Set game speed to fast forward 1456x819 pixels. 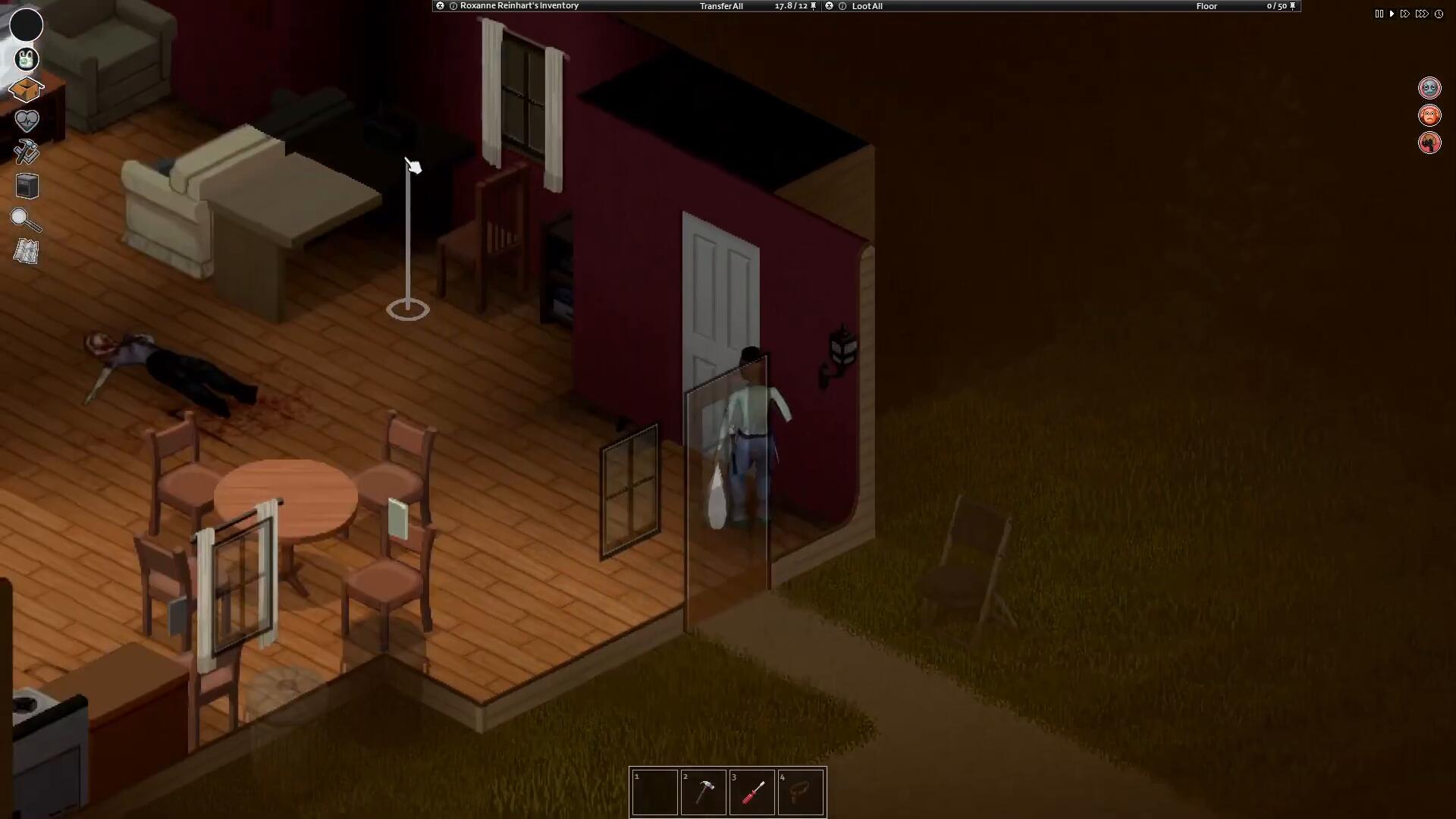[1405, 14]
